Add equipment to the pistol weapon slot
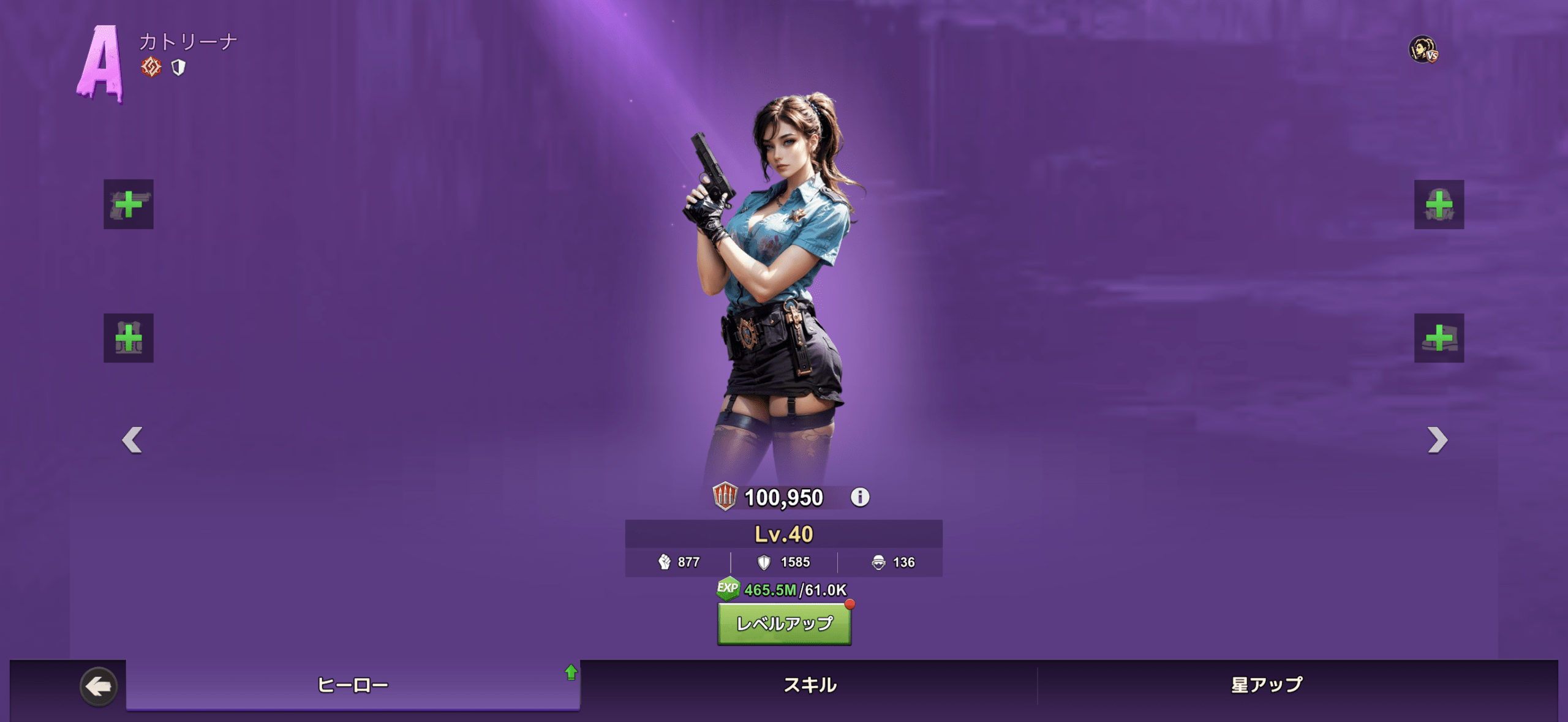1568x722 pixels. (x=129, y=204)
